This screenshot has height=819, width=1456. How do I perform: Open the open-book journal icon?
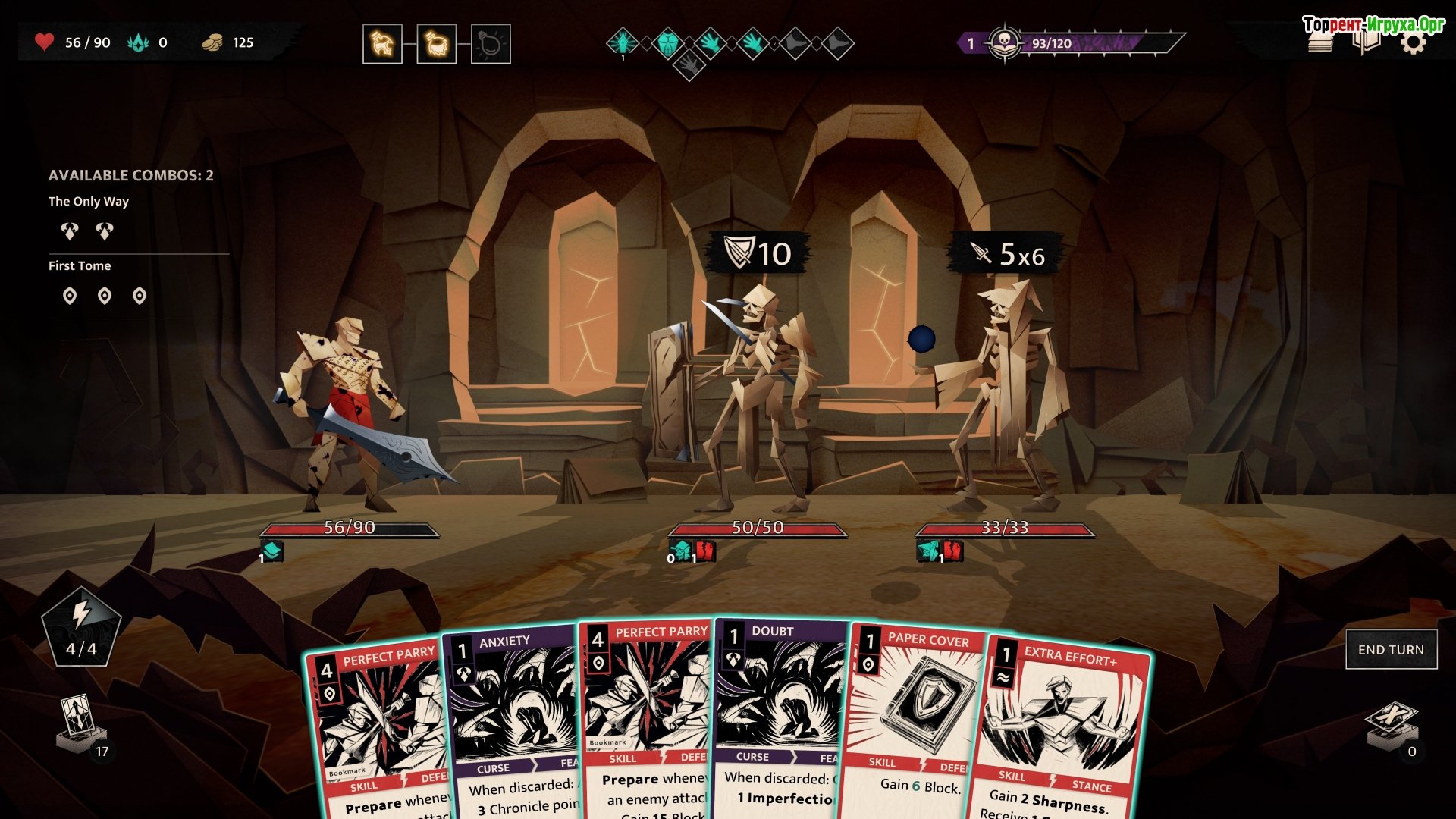[x=1367, y=43]
